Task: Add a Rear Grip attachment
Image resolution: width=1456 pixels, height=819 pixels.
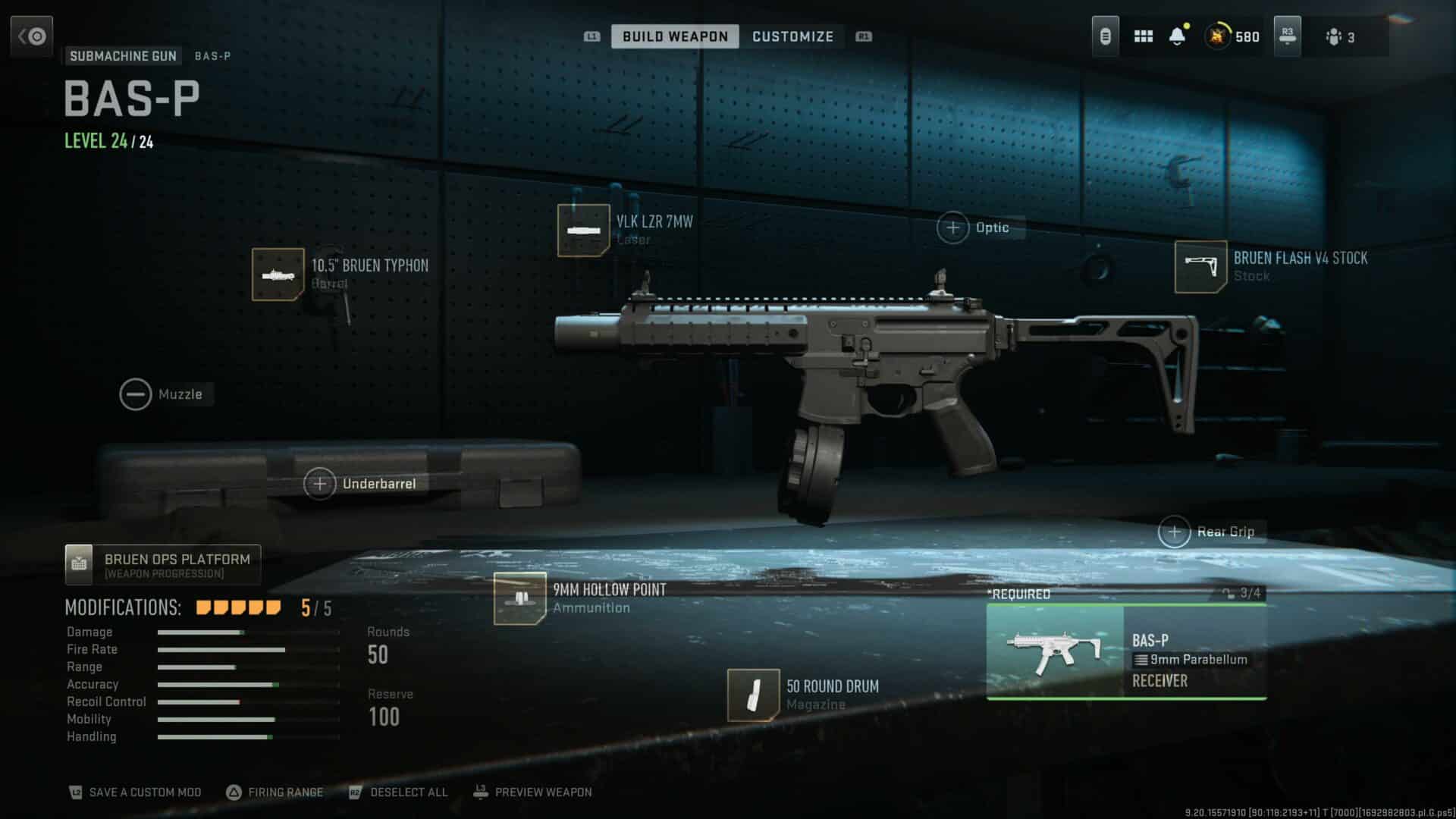Action: (x=1175, y=532)
